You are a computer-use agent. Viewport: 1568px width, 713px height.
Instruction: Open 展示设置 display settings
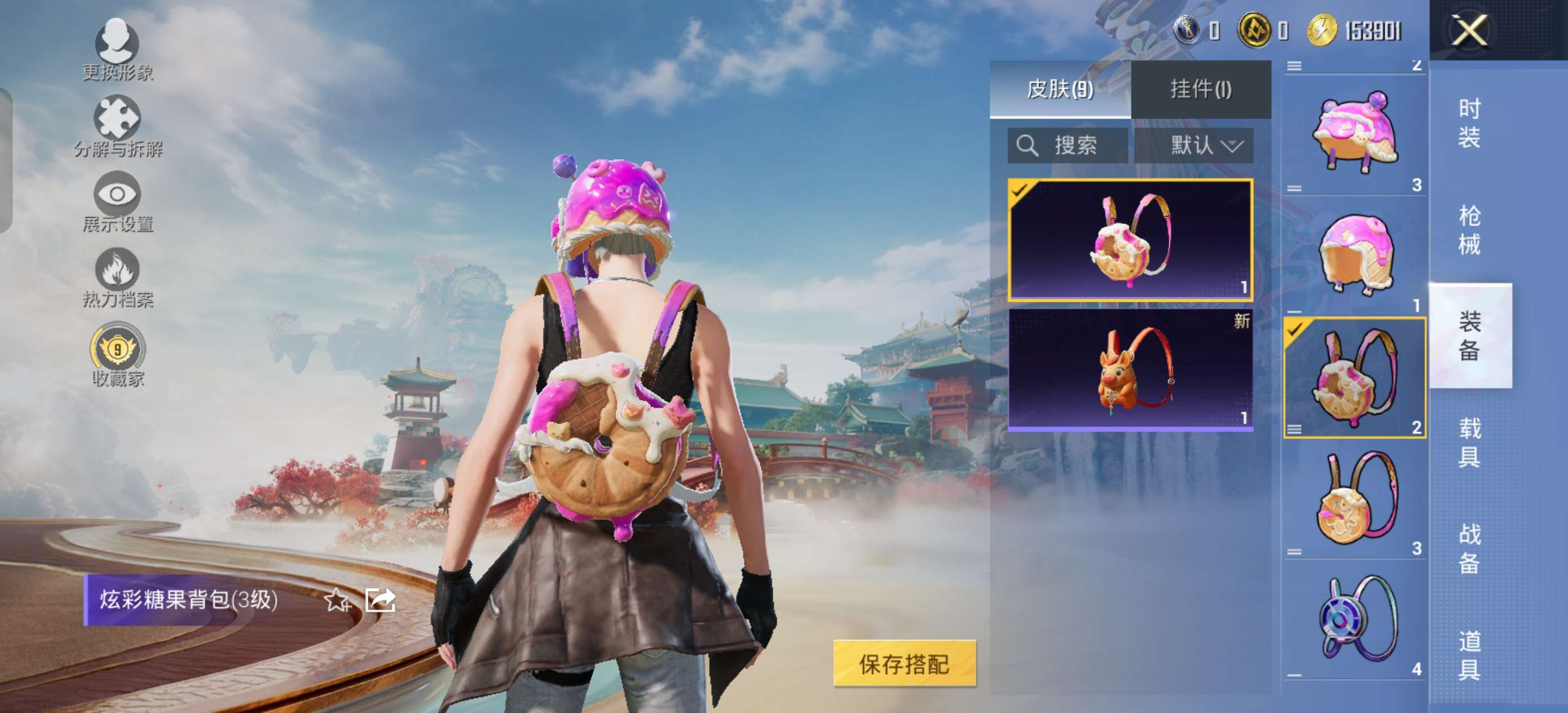click(x=117, y=202)
